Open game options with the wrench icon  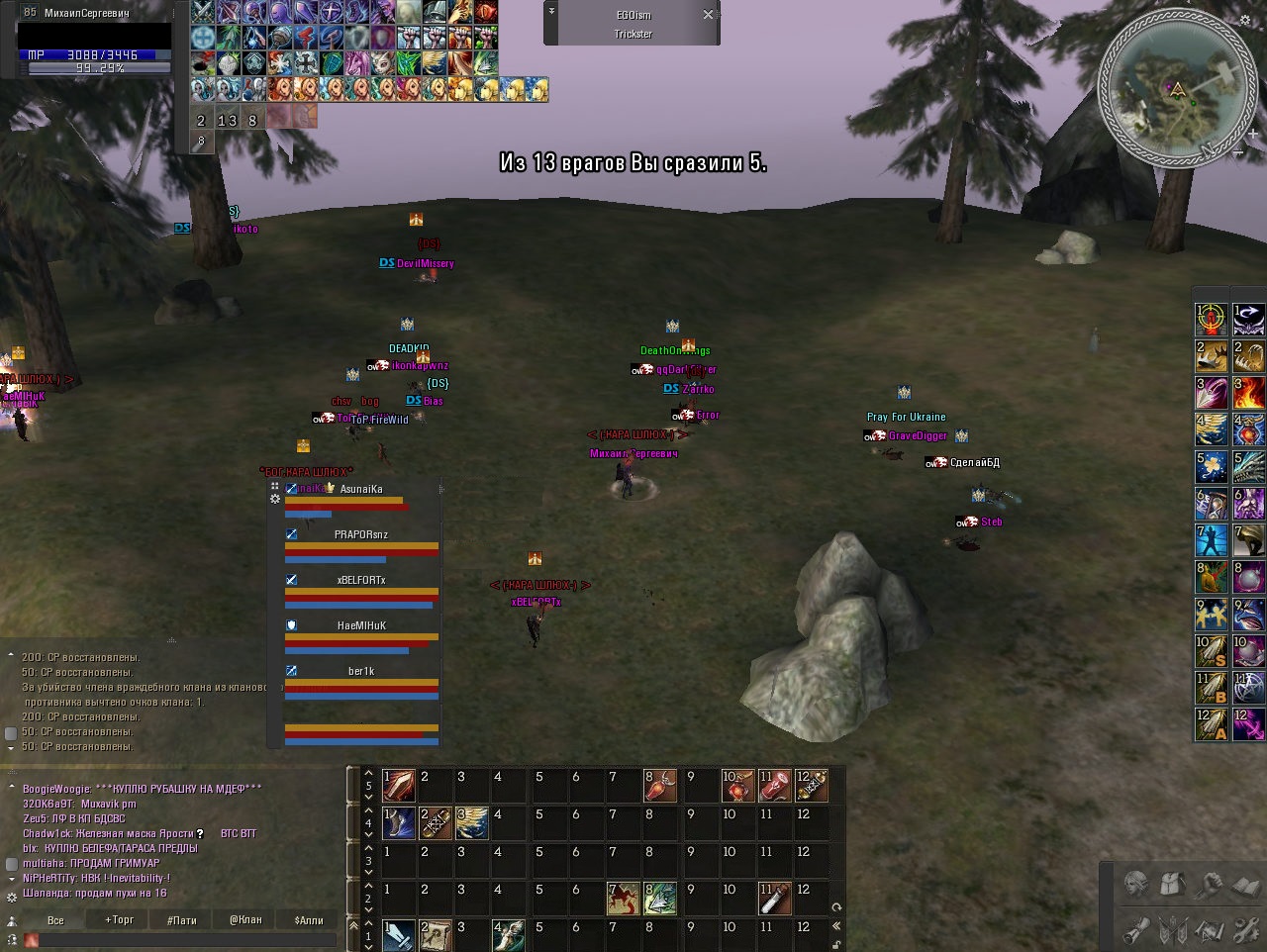(1246, 930)
